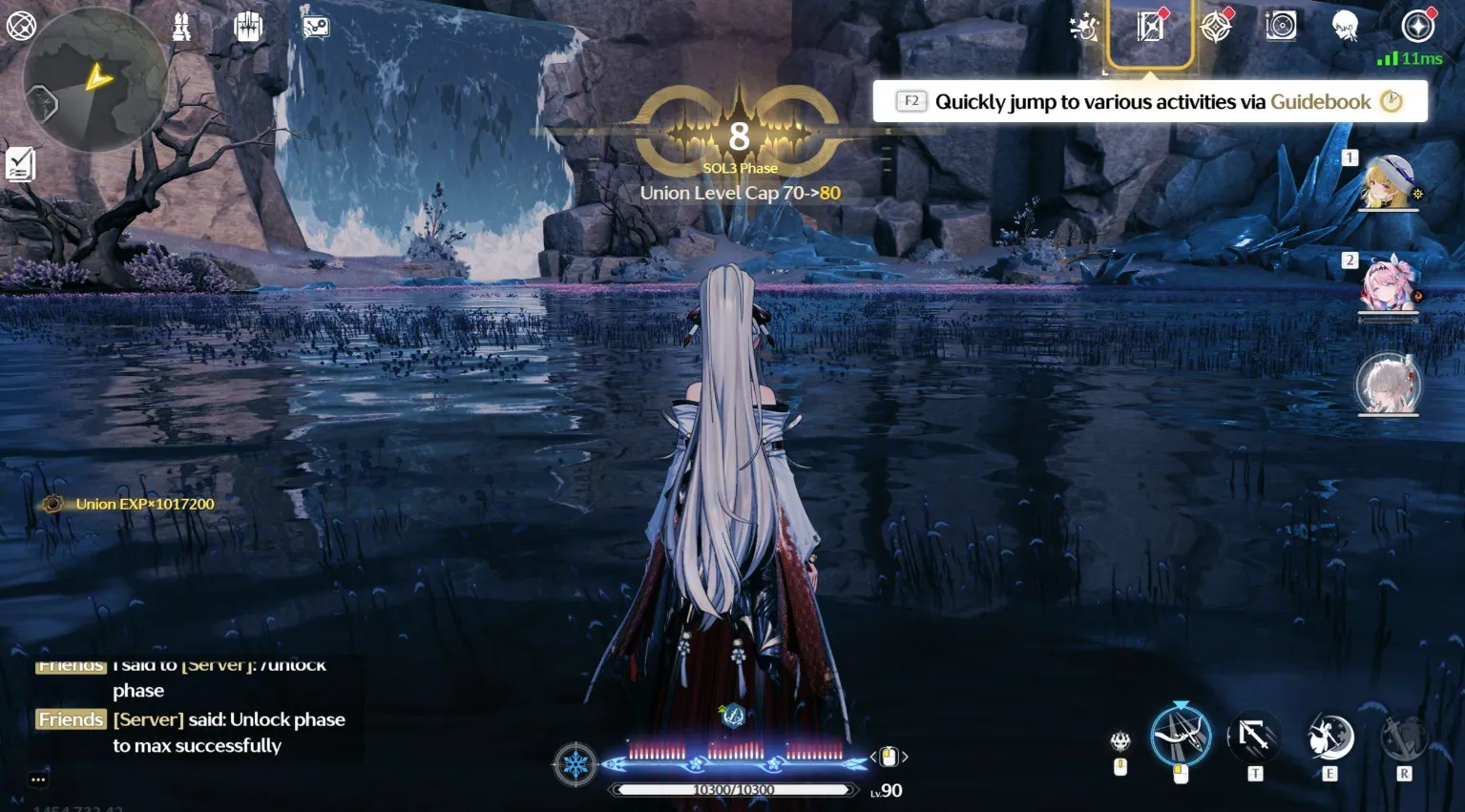Open the quest tracker checklist icon
This screenshot has height=812, width=1465.
(21, 164)
